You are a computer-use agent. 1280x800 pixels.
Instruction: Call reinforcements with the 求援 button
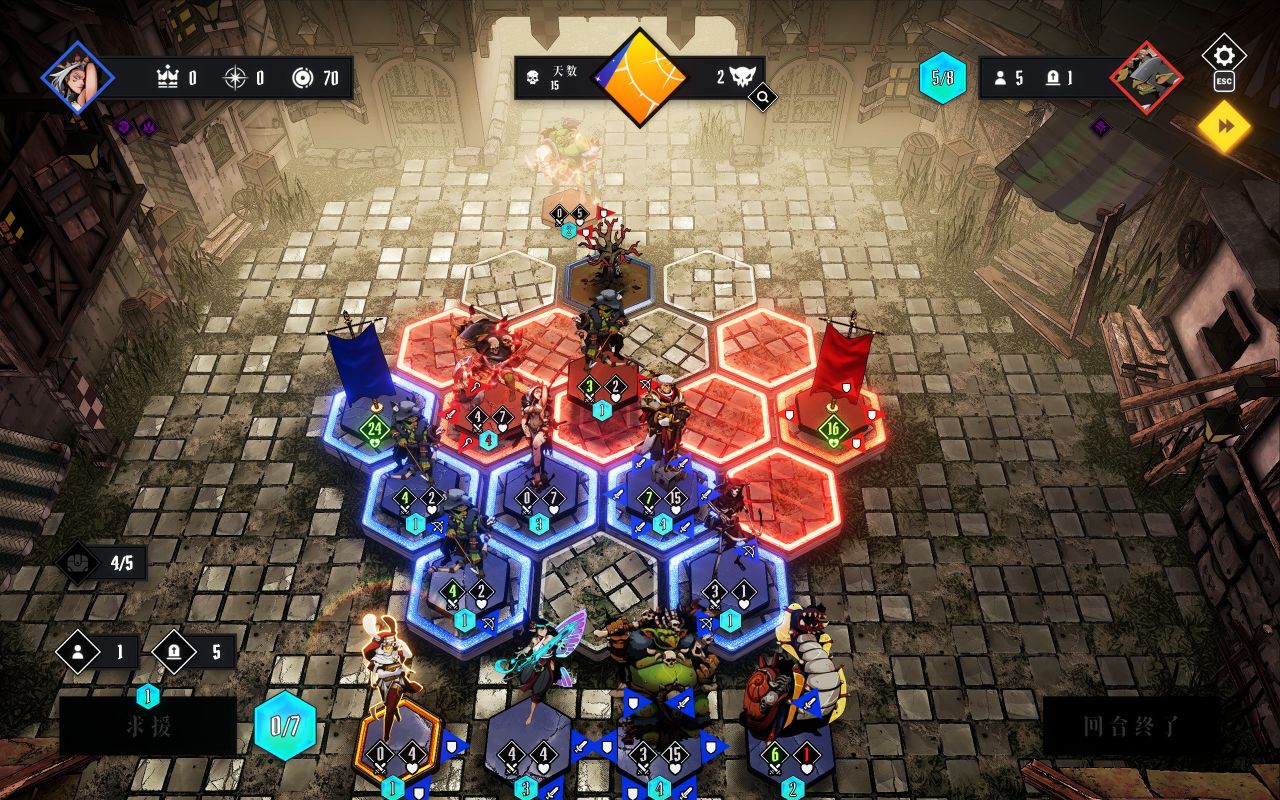[x=147, y=726]
